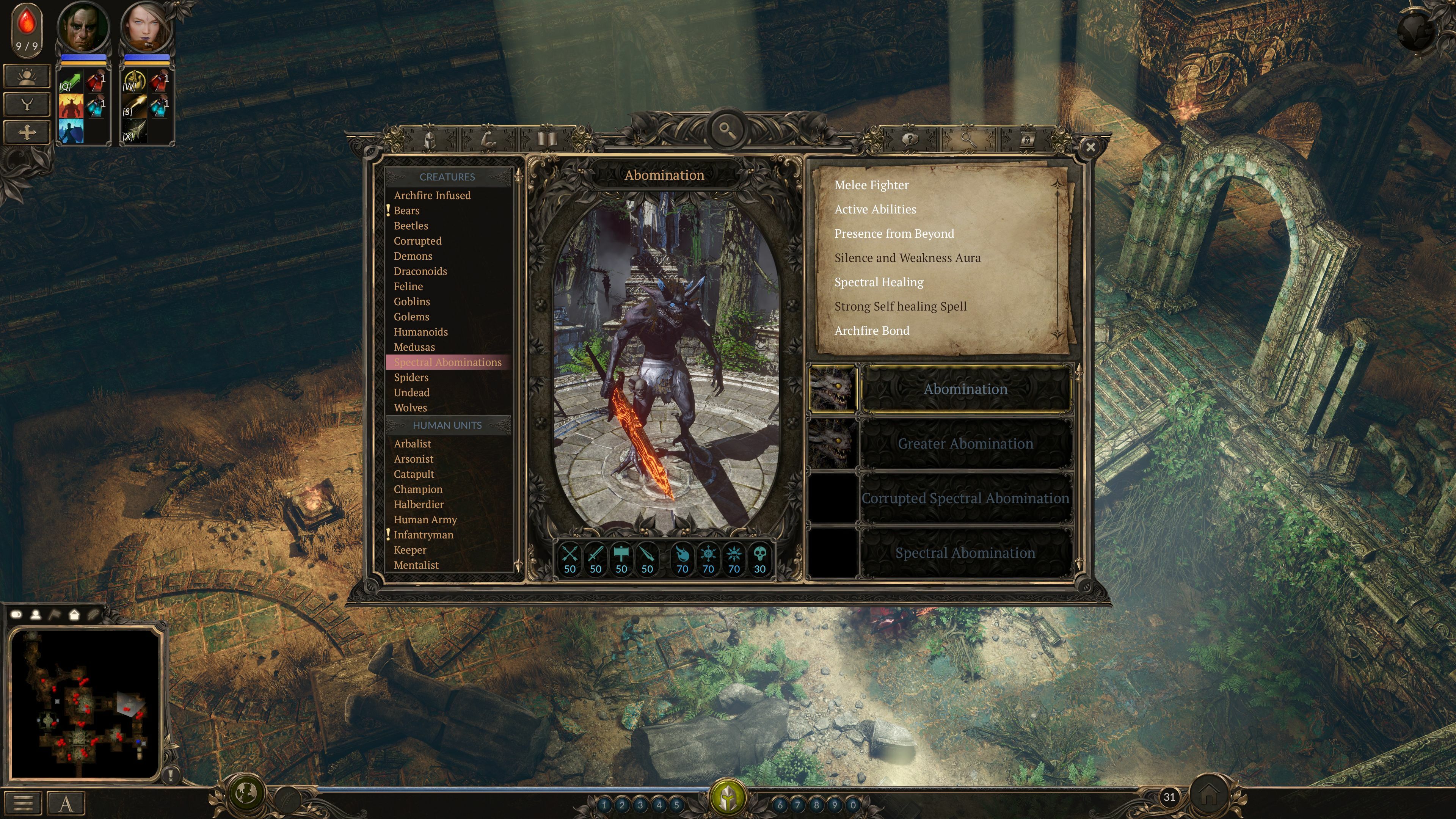
Task: Collapse the HUMAN UNITS section header
Action: (x=447, y=425)
